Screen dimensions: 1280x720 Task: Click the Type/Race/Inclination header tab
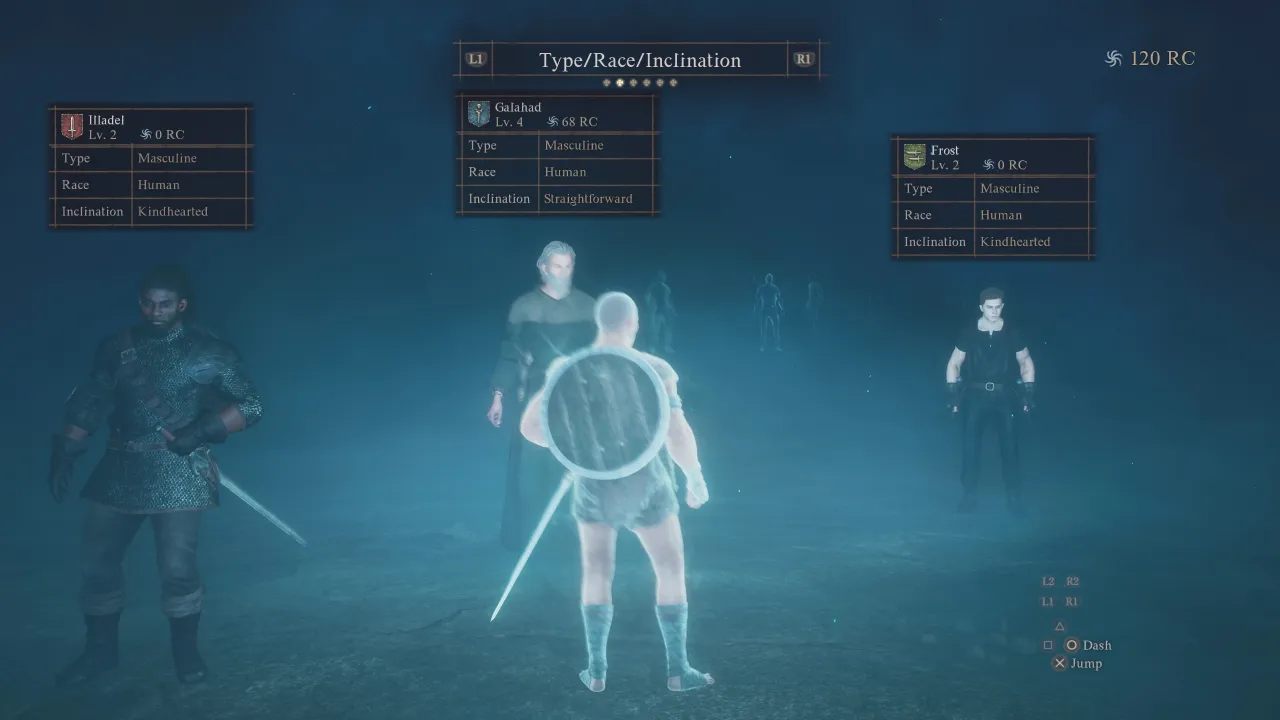click(639, 60)
